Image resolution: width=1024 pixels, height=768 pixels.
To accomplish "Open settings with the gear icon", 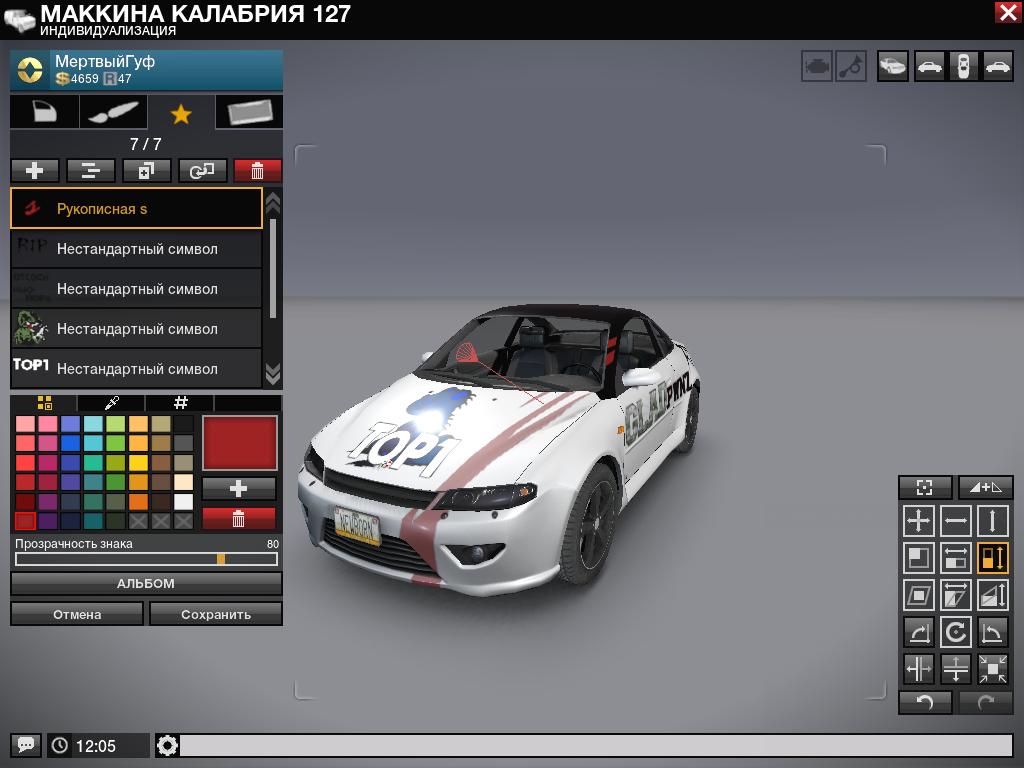I will point(167,745).
